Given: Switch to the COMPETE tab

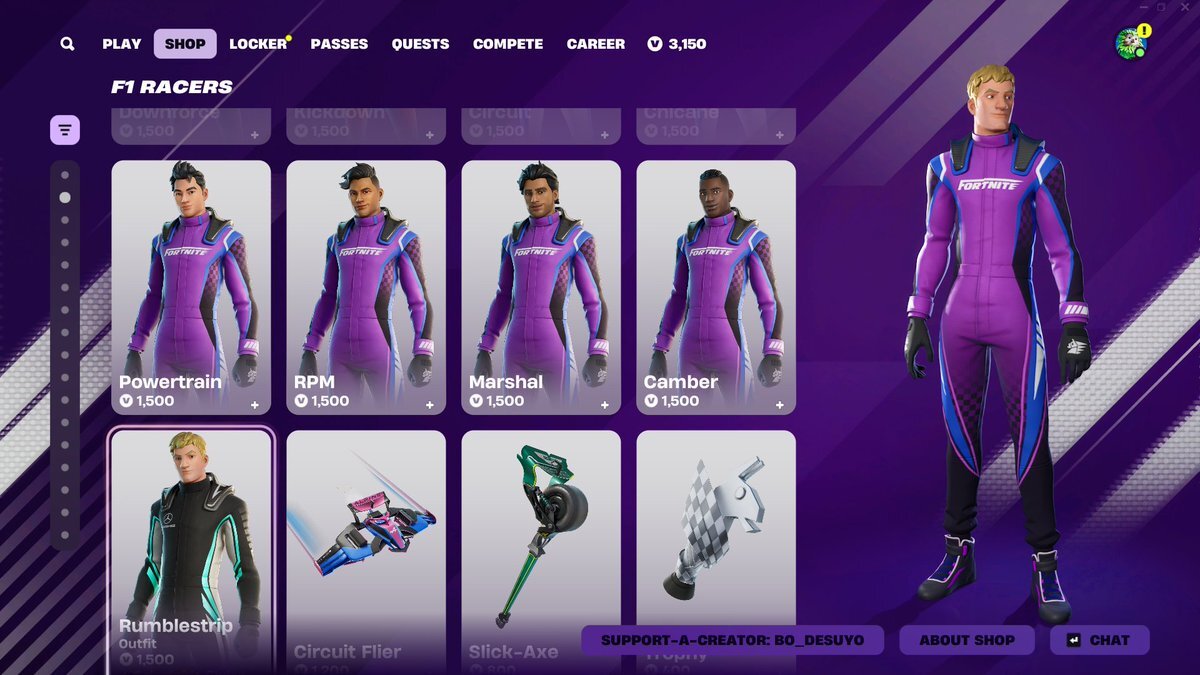Looking at the screenshot, I should pos(508,44).
